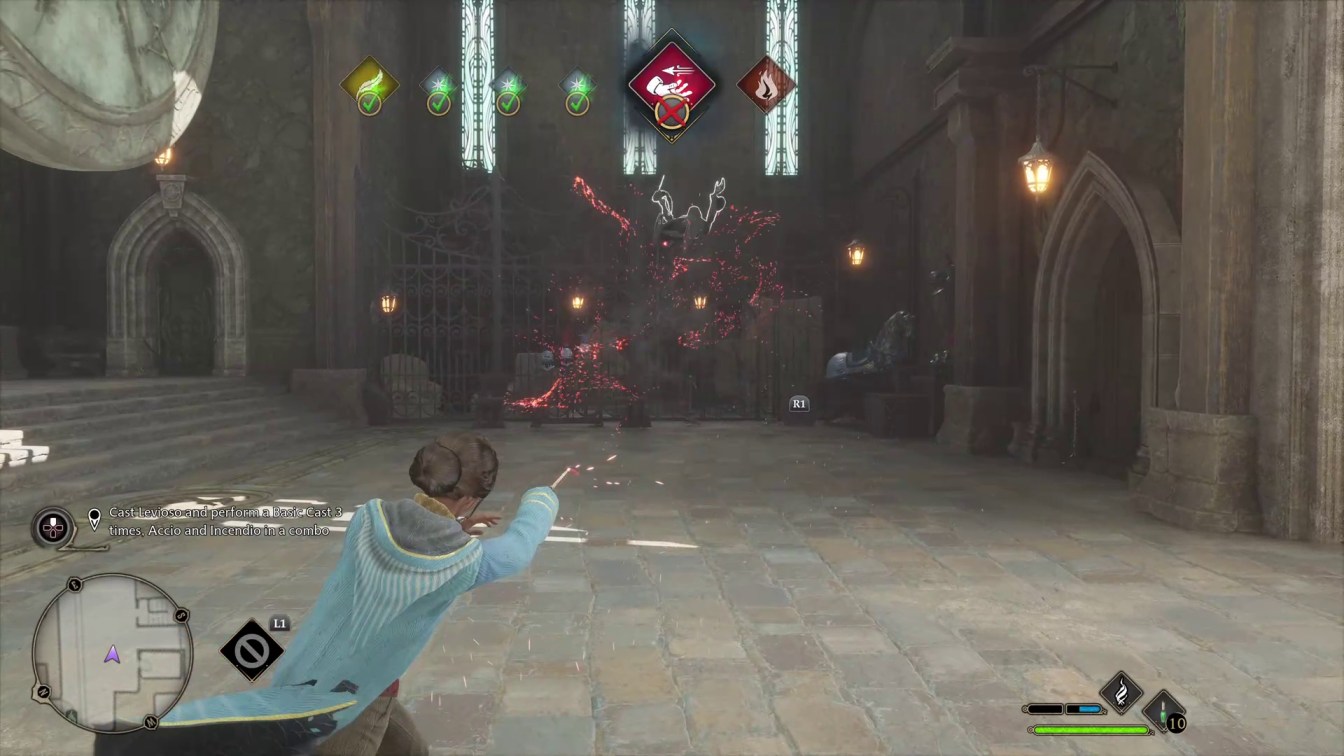
Task: Click the first Basic Cast spark icon
Action: [438, 83]
